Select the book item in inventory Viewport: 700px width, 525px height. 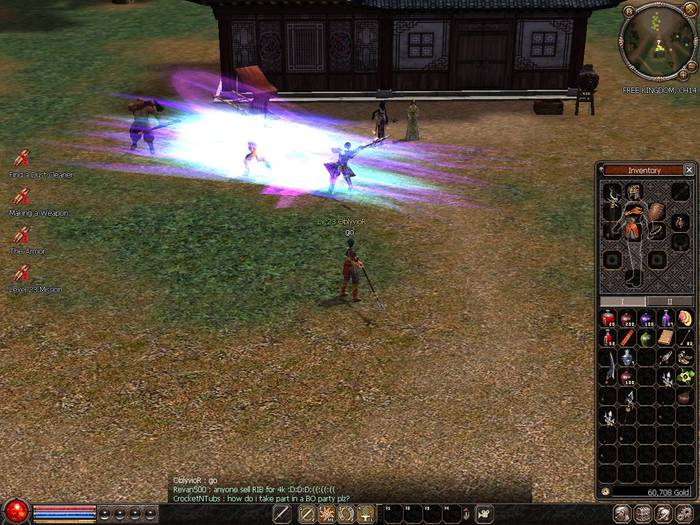(x=665, y=338)
